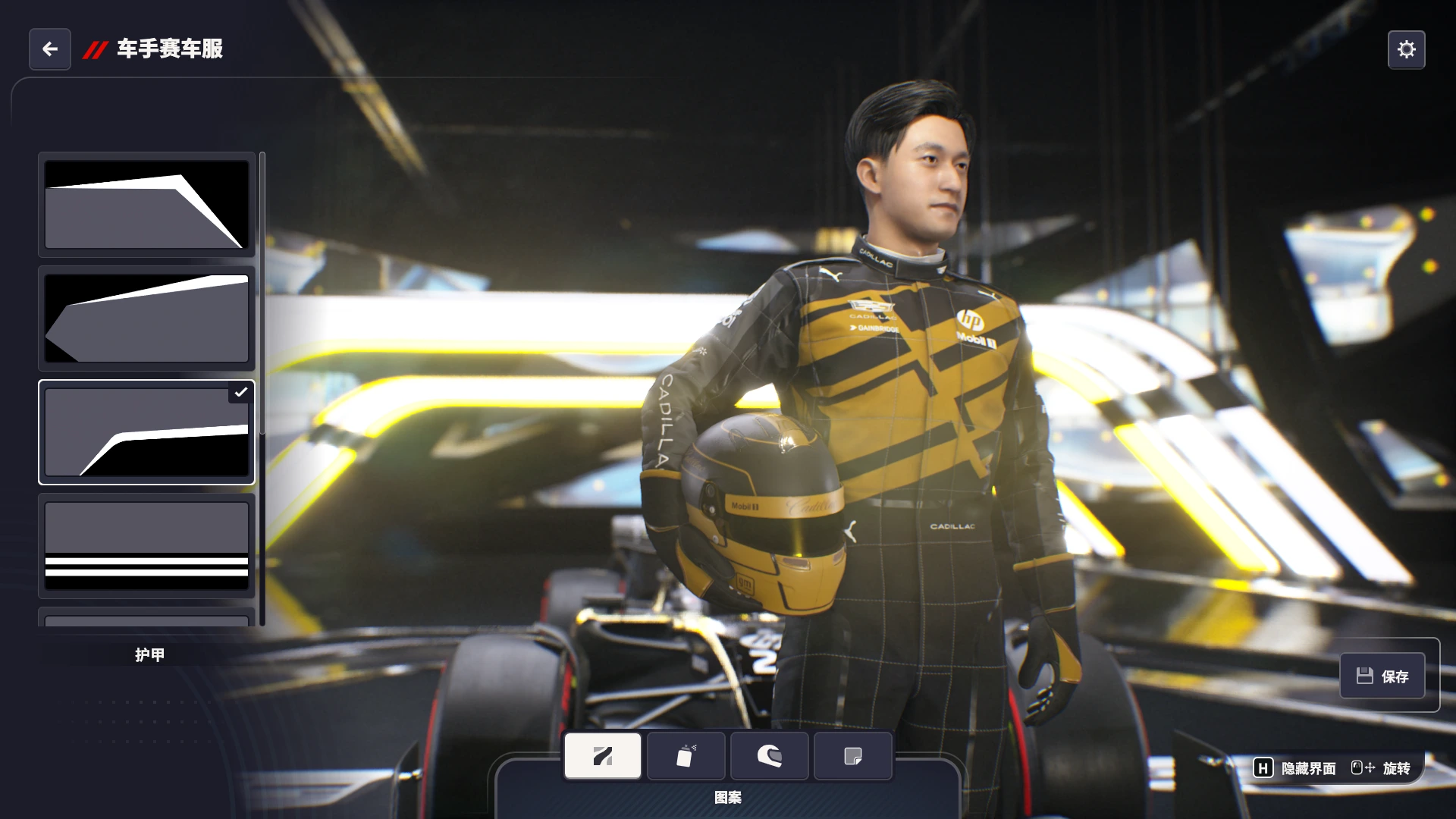Go back using the top-left arrow

pos(49,49)
